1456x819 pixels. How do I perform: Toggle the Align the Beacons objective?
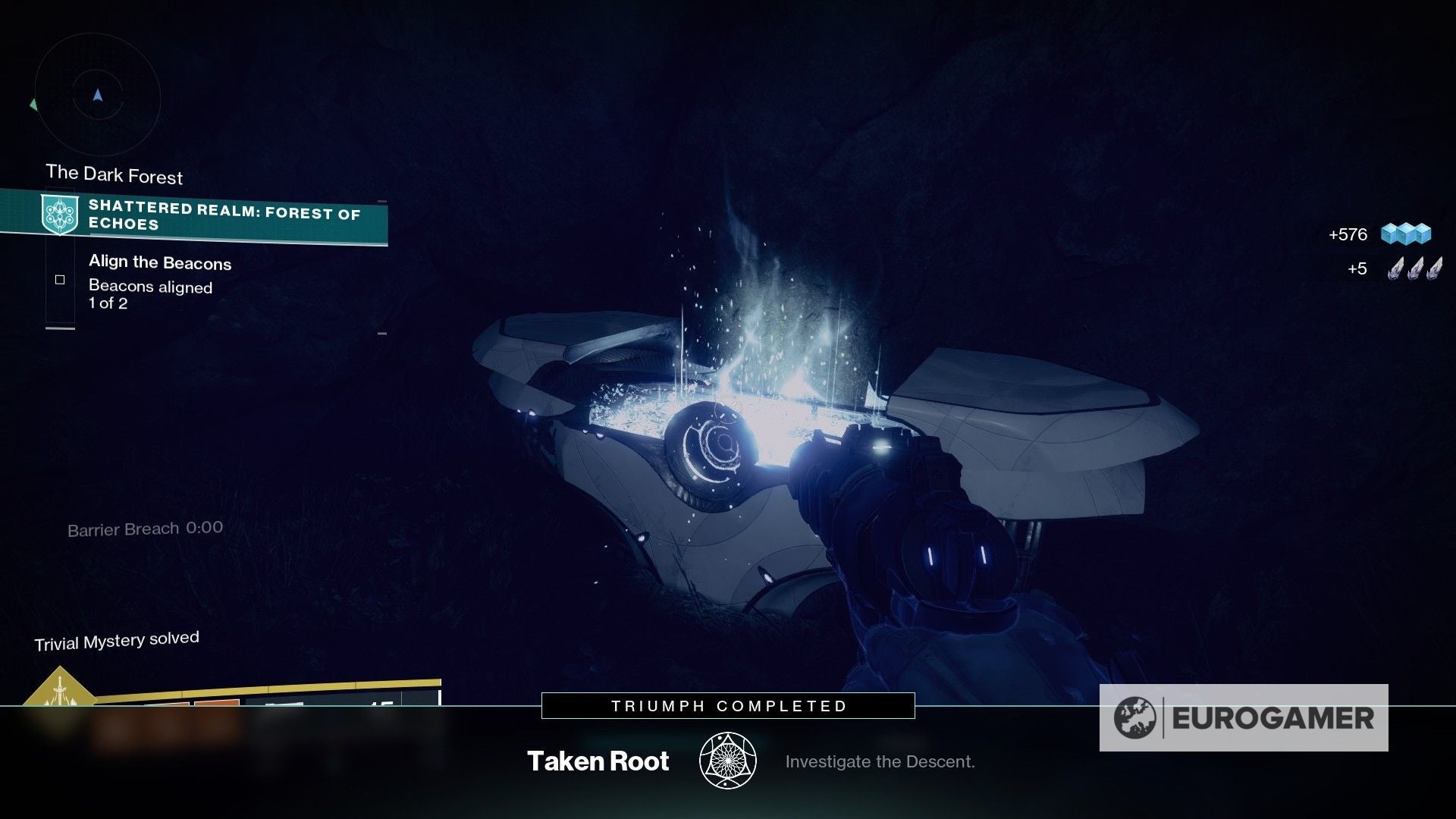tap(160, 263)
